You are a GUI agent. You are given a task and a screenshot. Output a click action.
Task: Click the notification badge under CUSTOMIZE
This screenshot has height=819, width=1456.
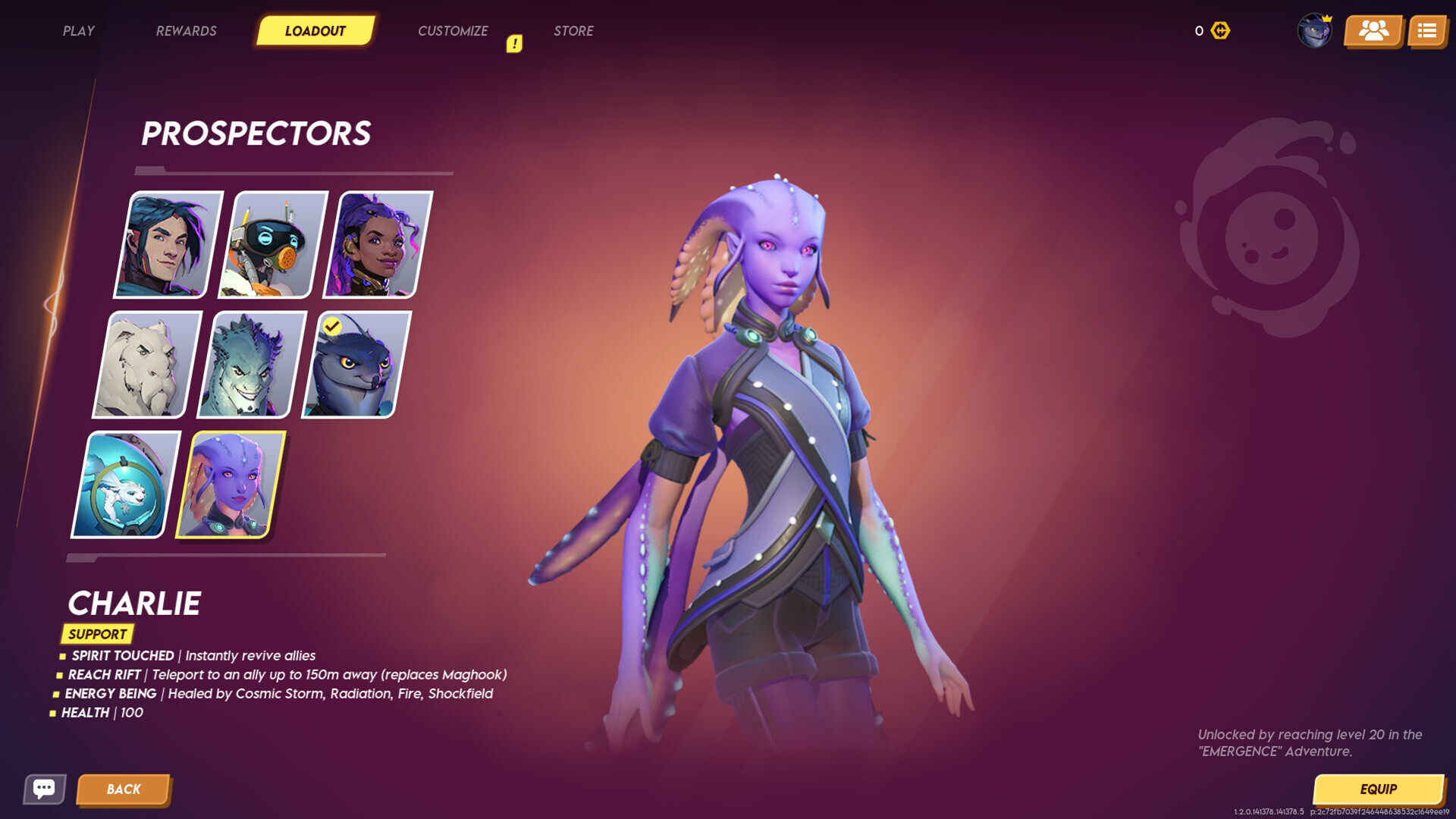[x=514, y=43]
